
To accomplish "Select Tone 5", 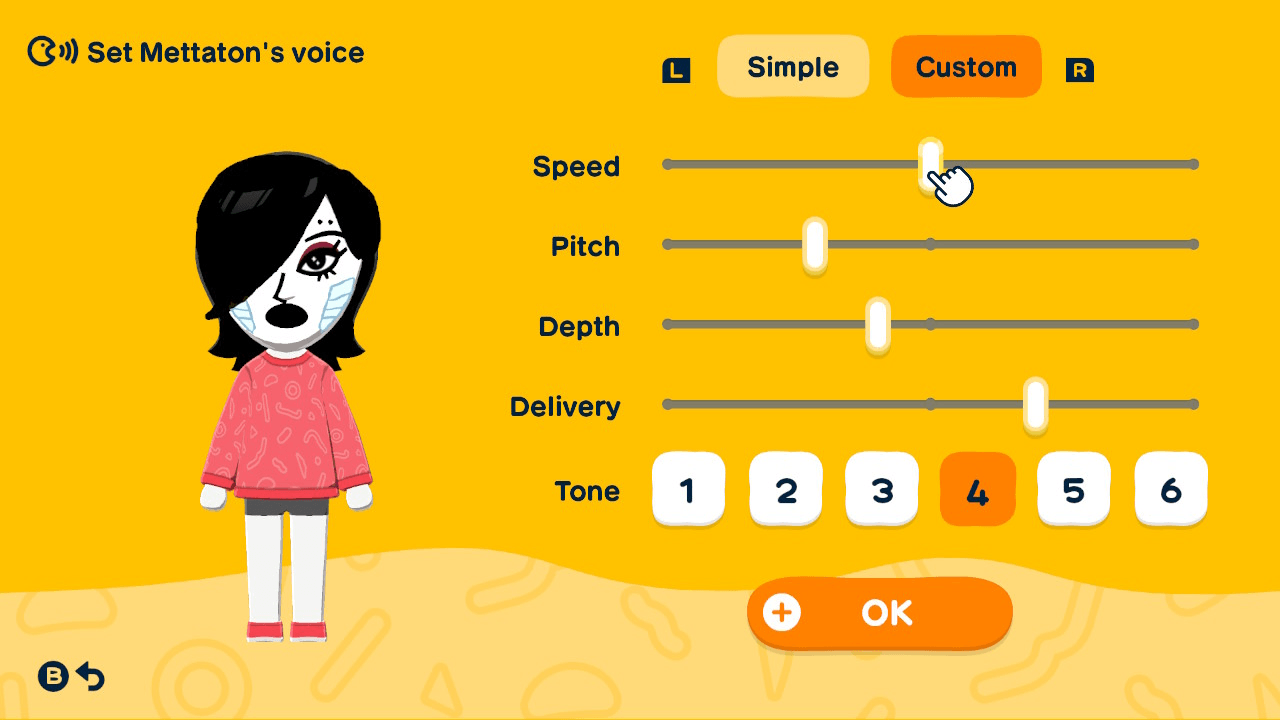I will [1073, 489].
